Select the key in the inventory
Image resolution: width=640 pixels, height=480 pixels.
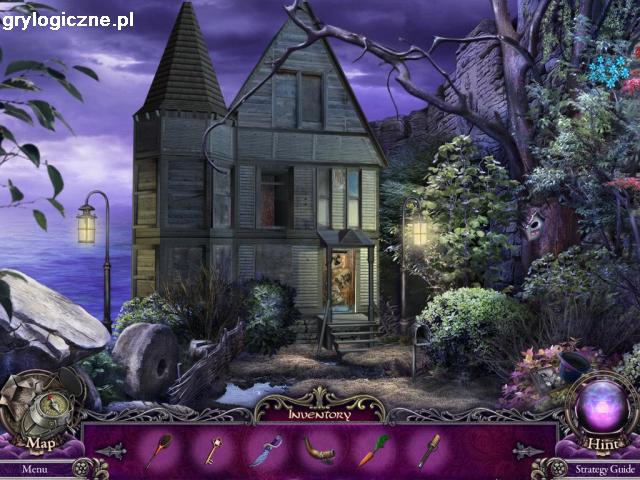(x=213, y=451)
